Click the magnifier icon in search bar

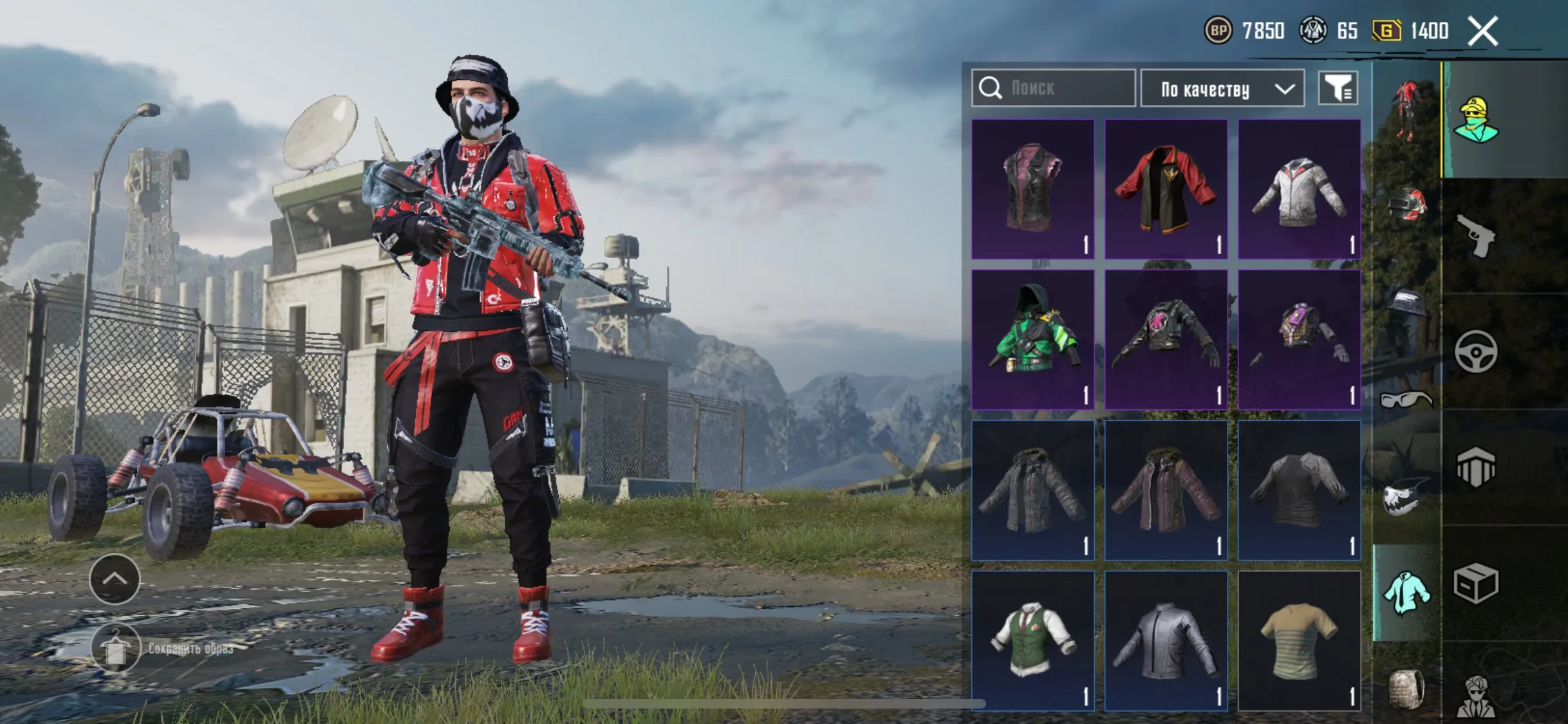click(x=991, y=89)
